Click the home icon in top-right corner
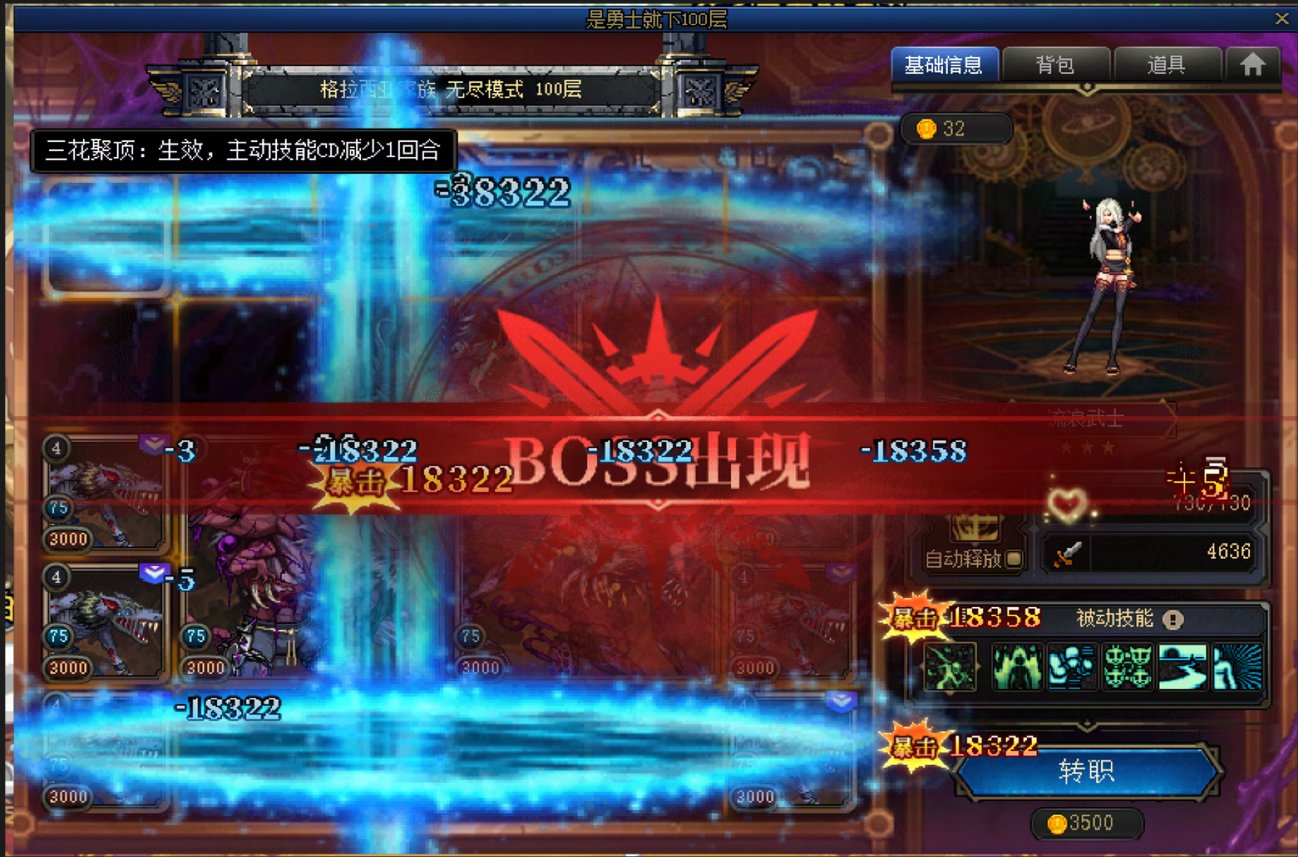 pos(1255,64)
